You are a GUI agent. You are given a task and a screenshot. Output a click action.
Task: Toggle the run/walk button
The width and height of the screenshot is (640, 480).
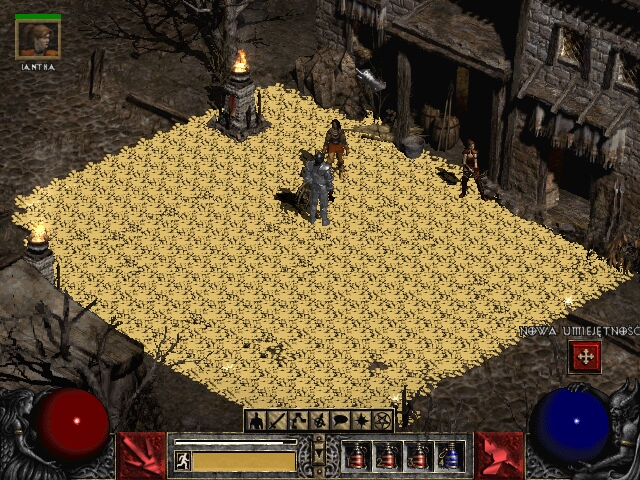point(183,460)
